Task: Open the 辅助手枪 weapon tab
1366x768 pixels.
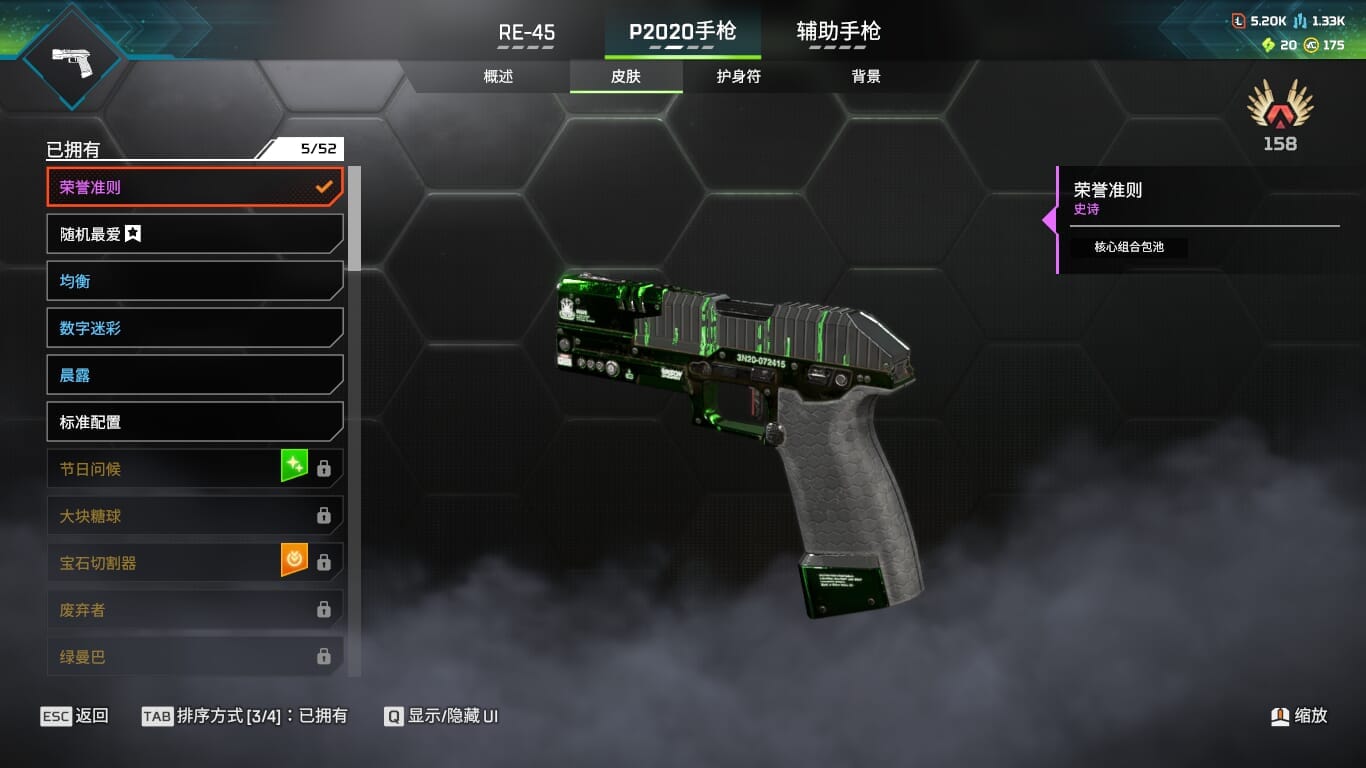Action: tap(838, 32)
